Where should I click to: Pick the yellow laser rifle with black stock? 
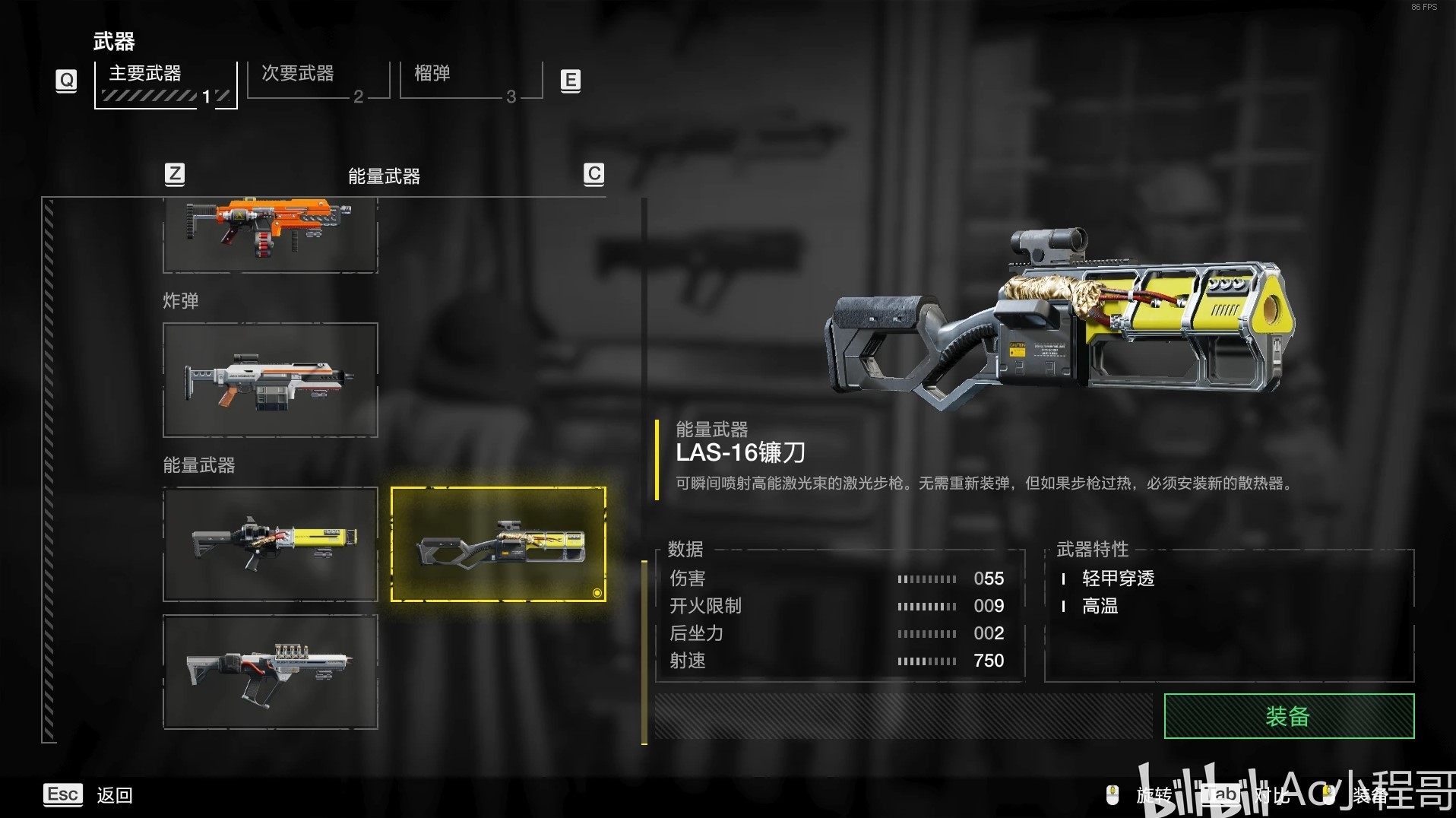pyautogui.click(x=270, y=544)
